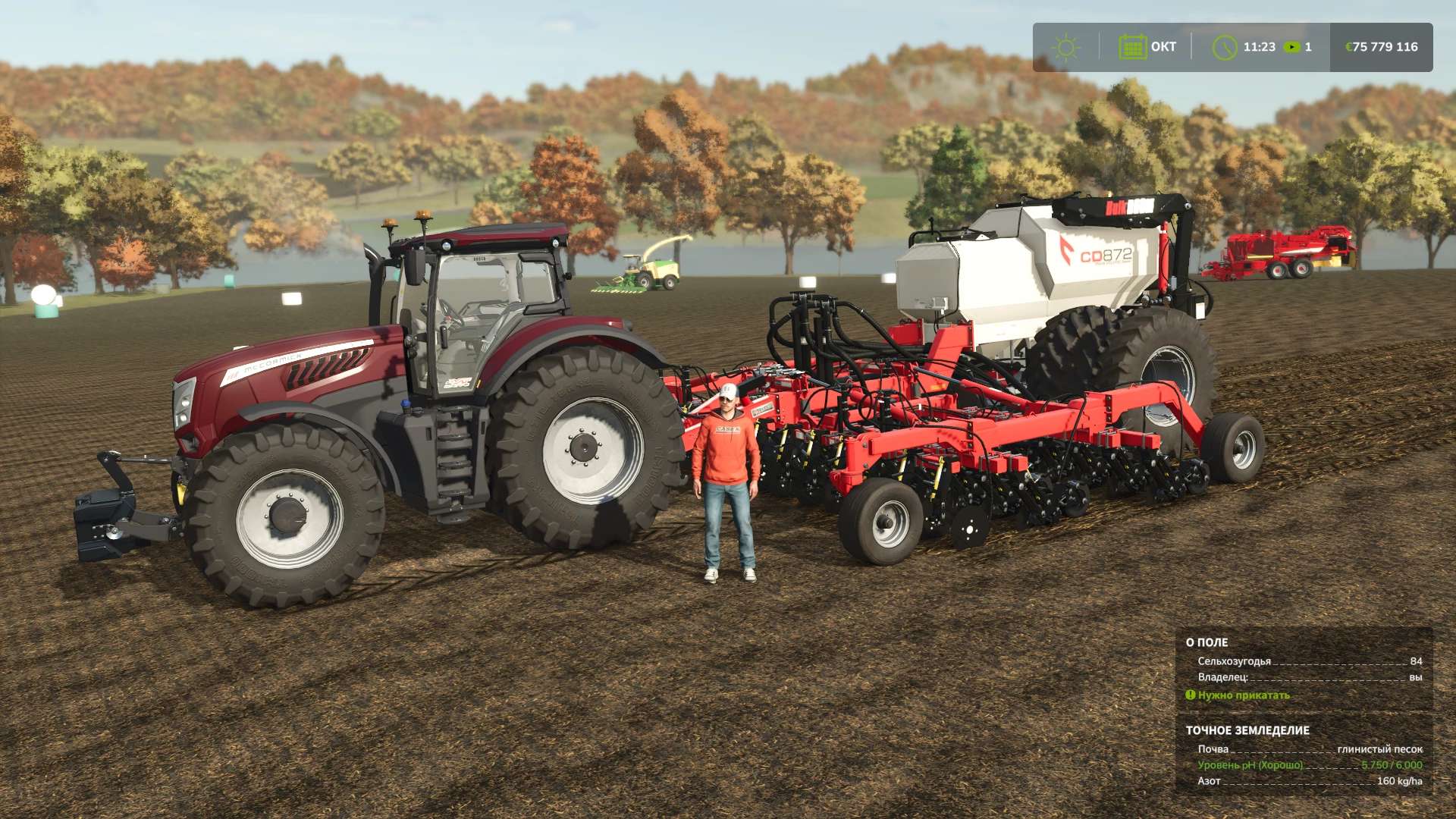Select the clock time icon
Screen dimensions: 1456x819
click(1224, 47)
